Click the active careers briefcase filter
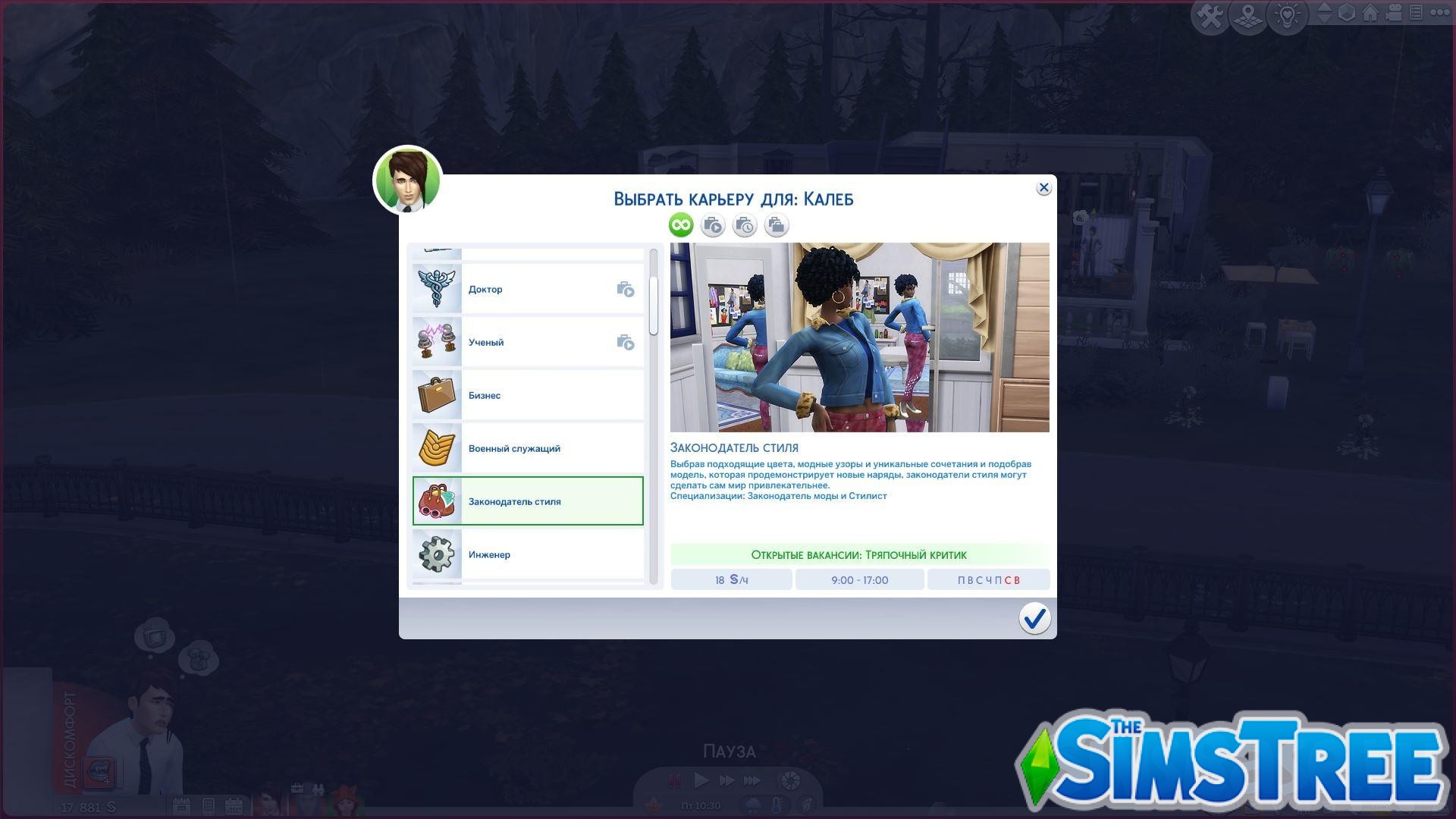This screenshot has width=1456, height=819. point(713,224)
